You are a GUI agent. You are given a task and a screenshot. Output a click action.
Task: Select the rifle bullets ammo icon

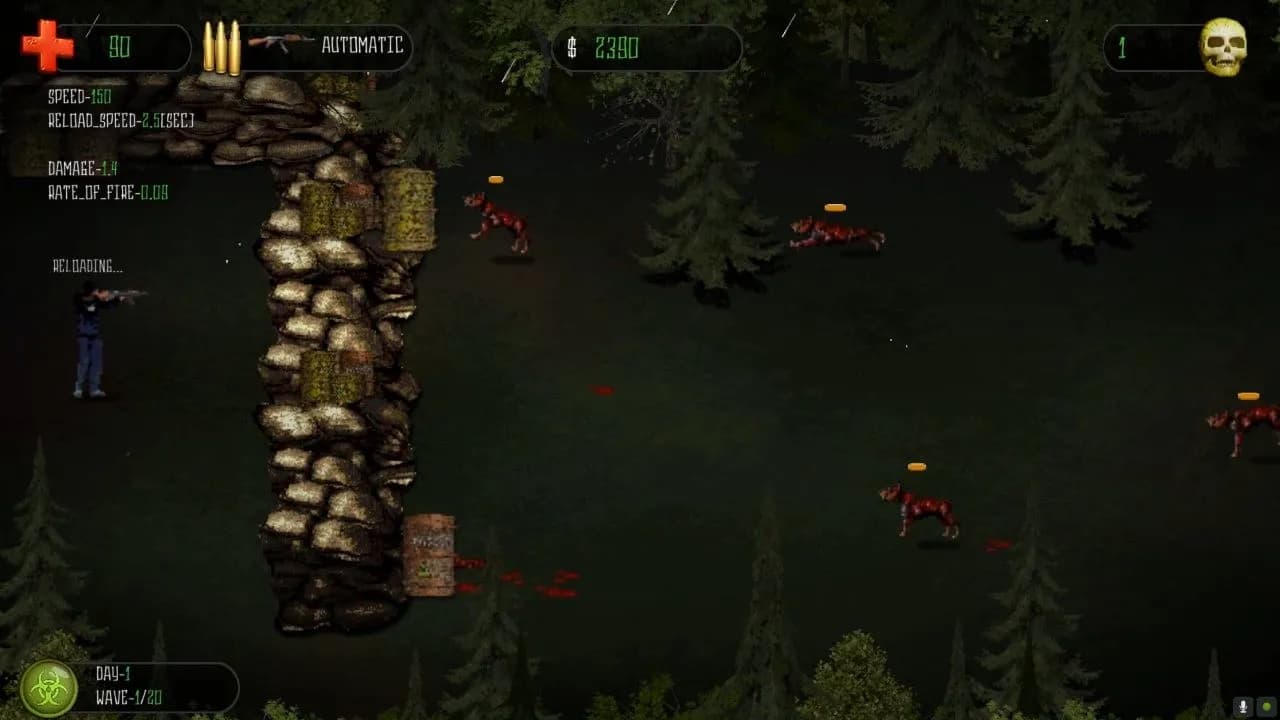click(222, 45)
